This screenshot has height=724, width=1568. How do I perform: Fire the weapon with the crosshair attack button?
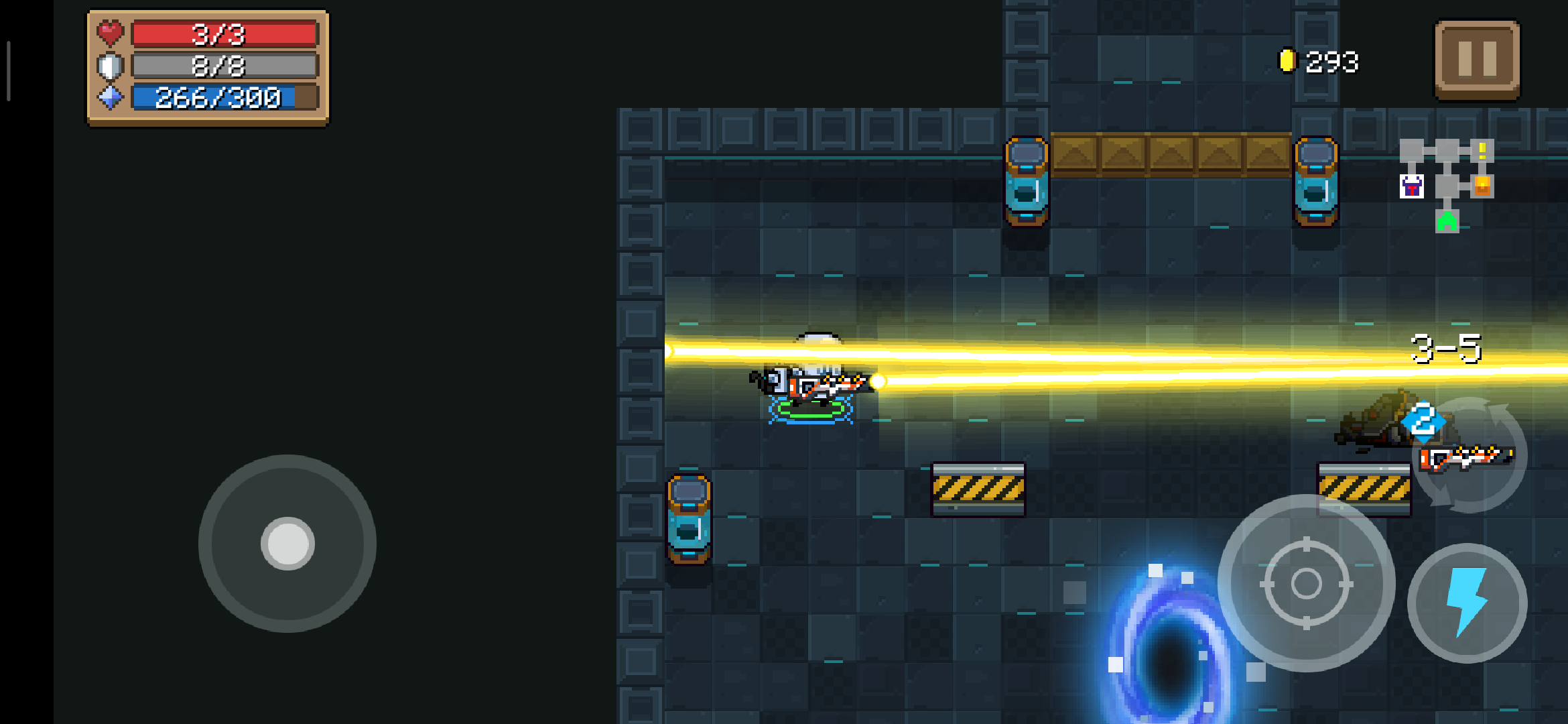pos(1306,583)
